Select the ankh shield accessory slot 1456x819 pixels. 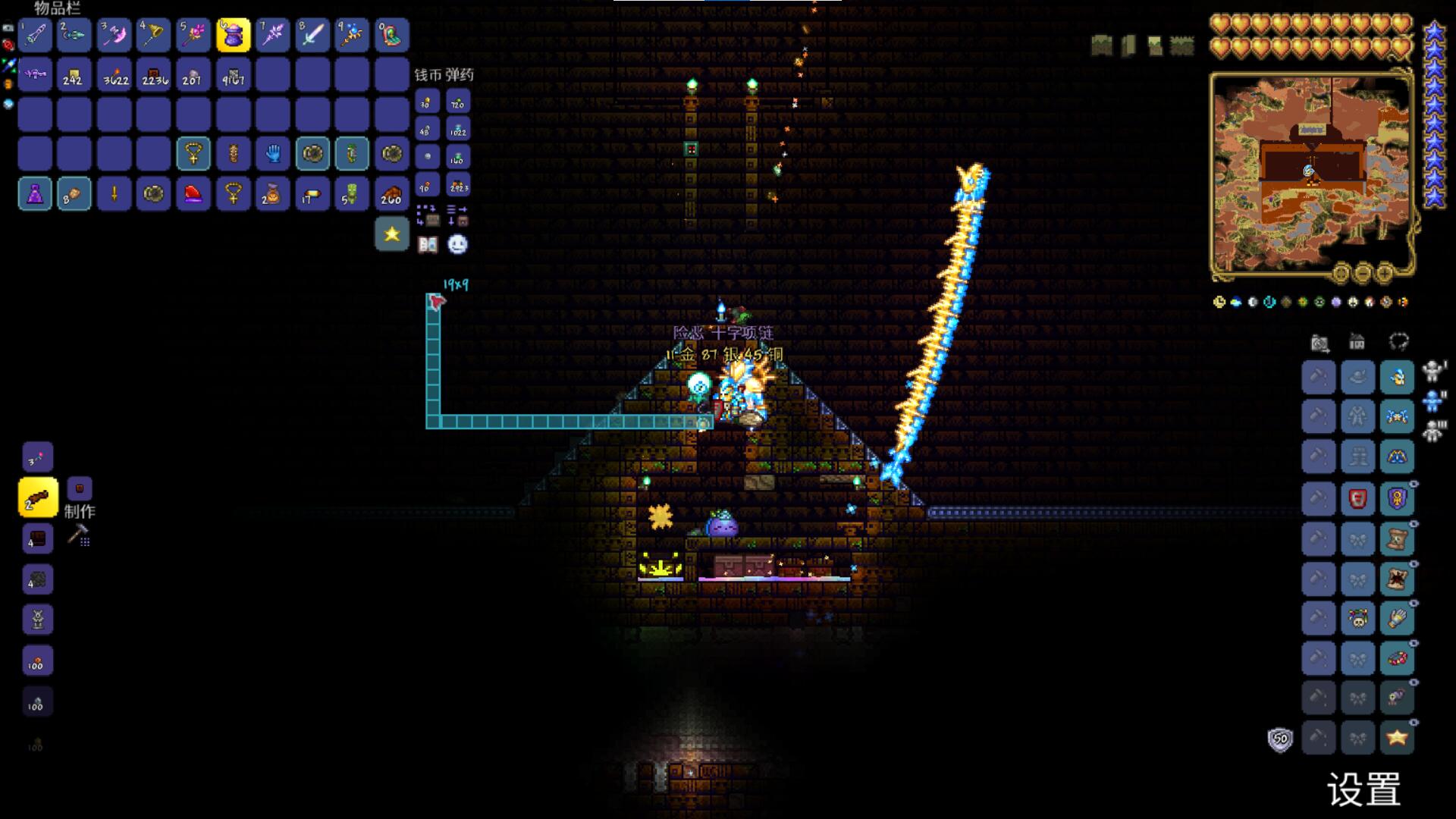coord(1397,498)
